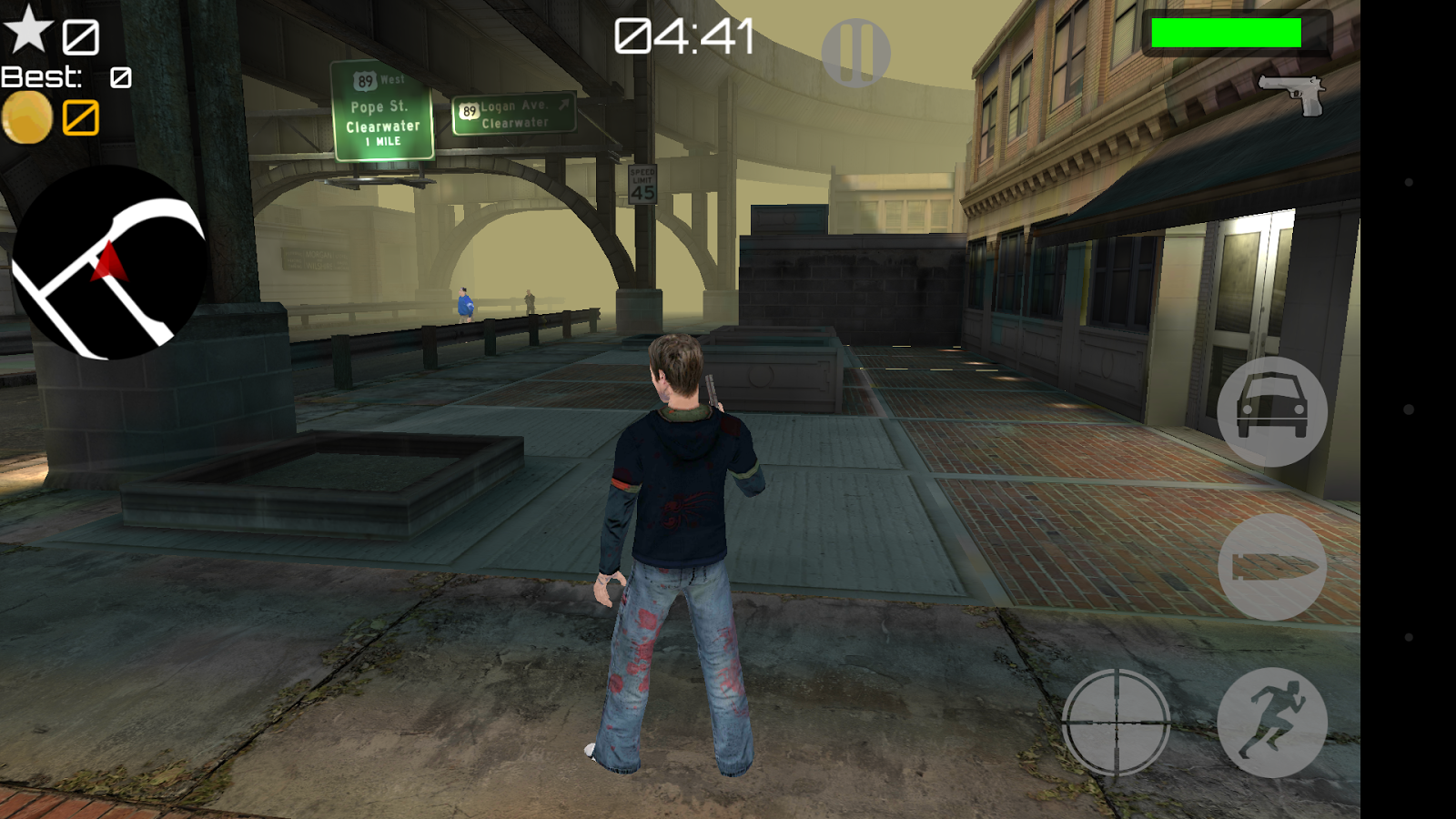Open the circular minimap
This screenshot has height=819, width=1456.
pos(109,263)
